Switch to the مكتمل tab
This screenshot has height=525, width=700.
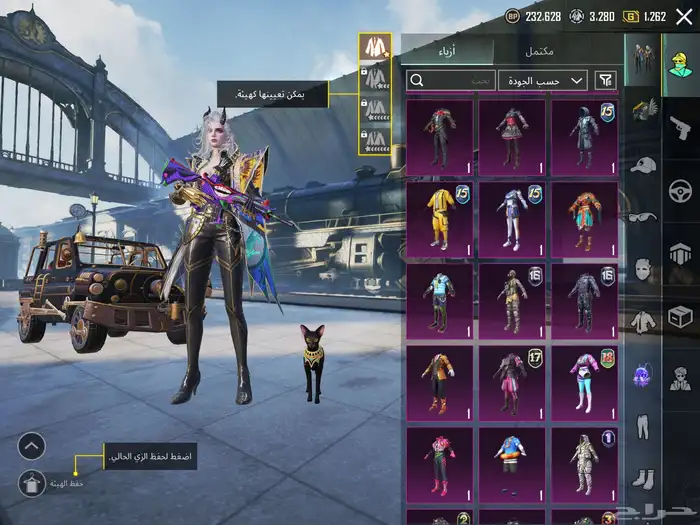539,52
